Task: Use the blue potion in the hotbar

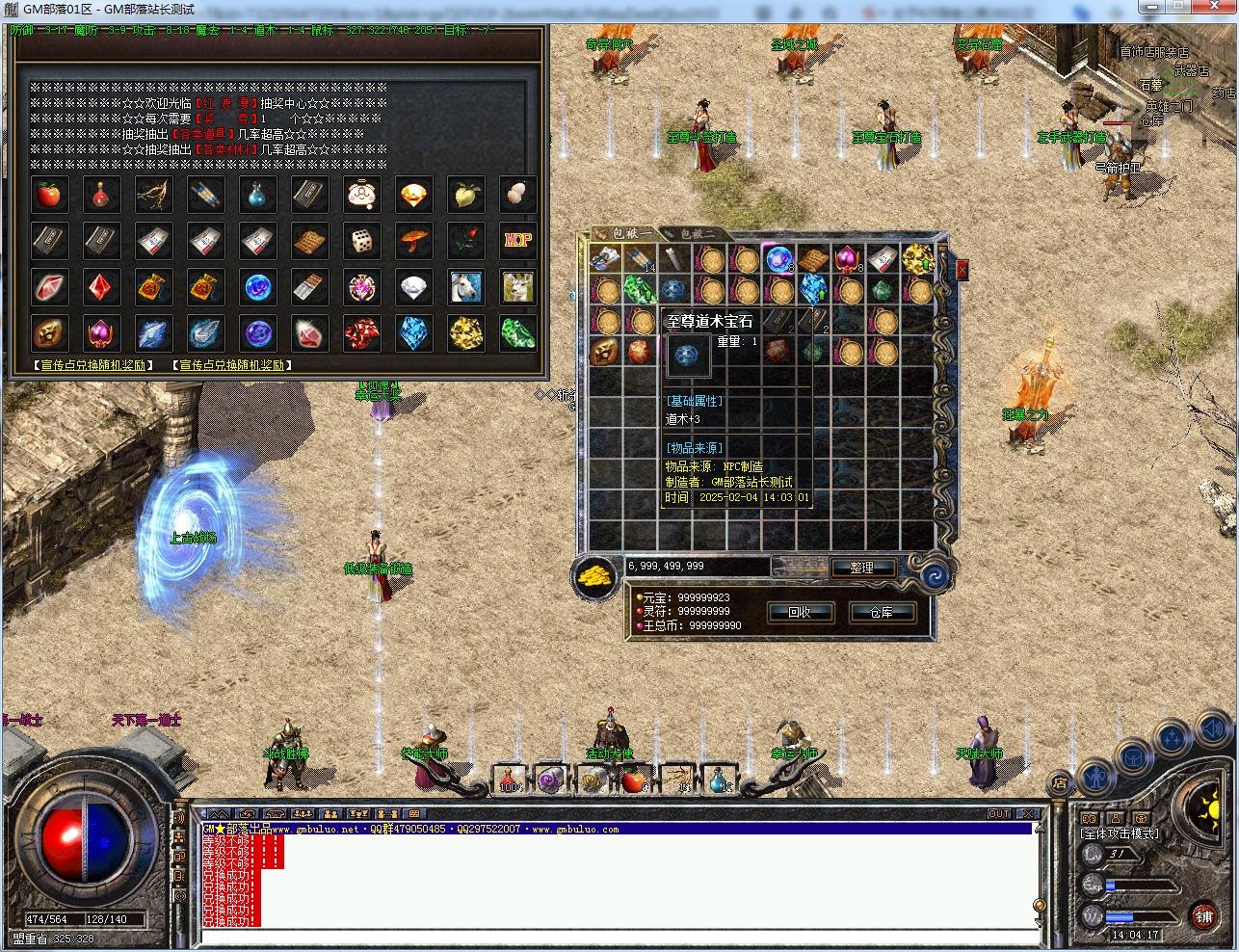Action: click(717, 780)
